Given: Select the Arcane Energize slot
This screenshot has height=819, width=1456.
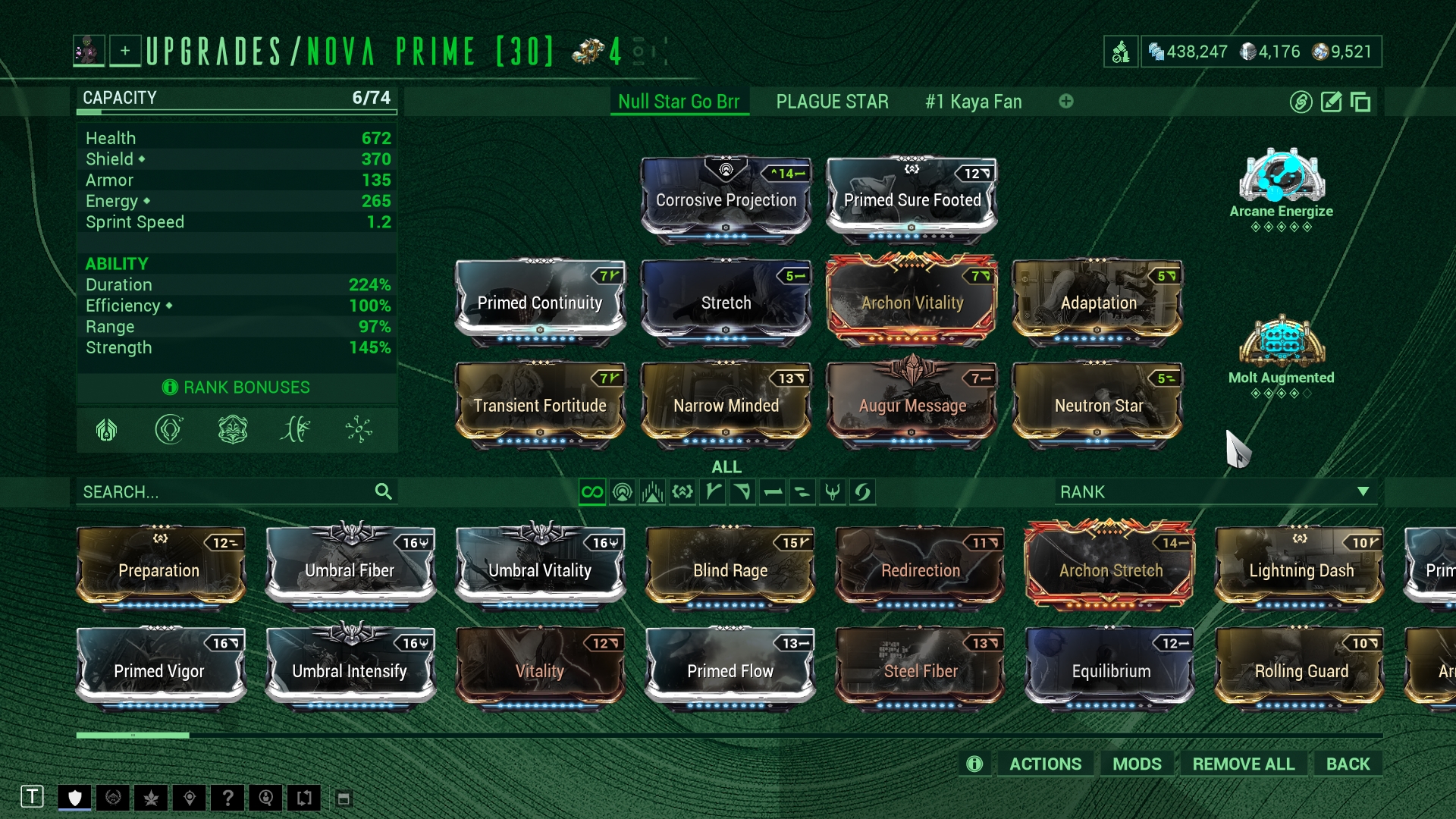Looking at the screenshot, I should [x=1281, y=186].
